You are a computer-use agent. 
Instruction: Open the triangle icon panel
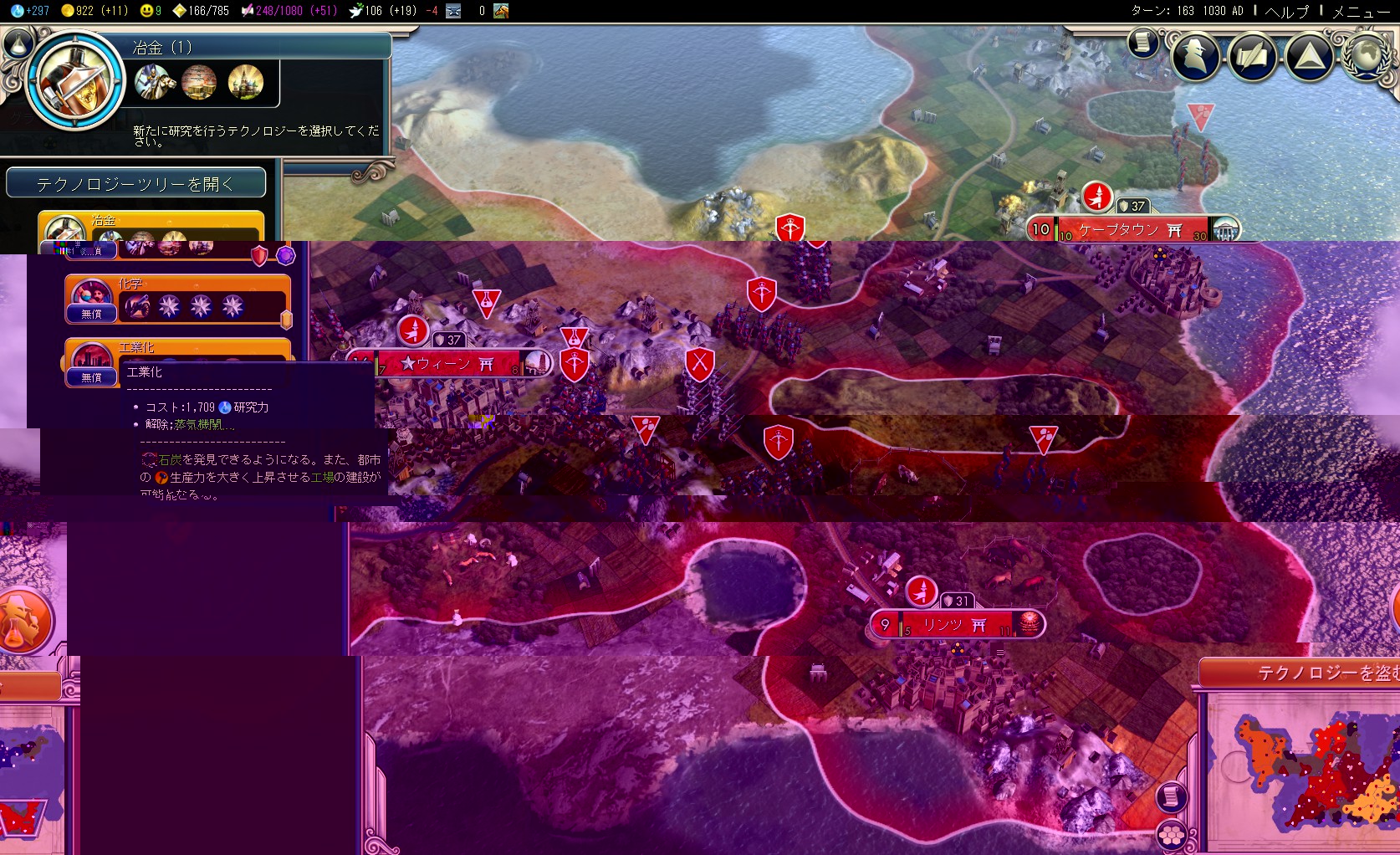pos(1309,55)
